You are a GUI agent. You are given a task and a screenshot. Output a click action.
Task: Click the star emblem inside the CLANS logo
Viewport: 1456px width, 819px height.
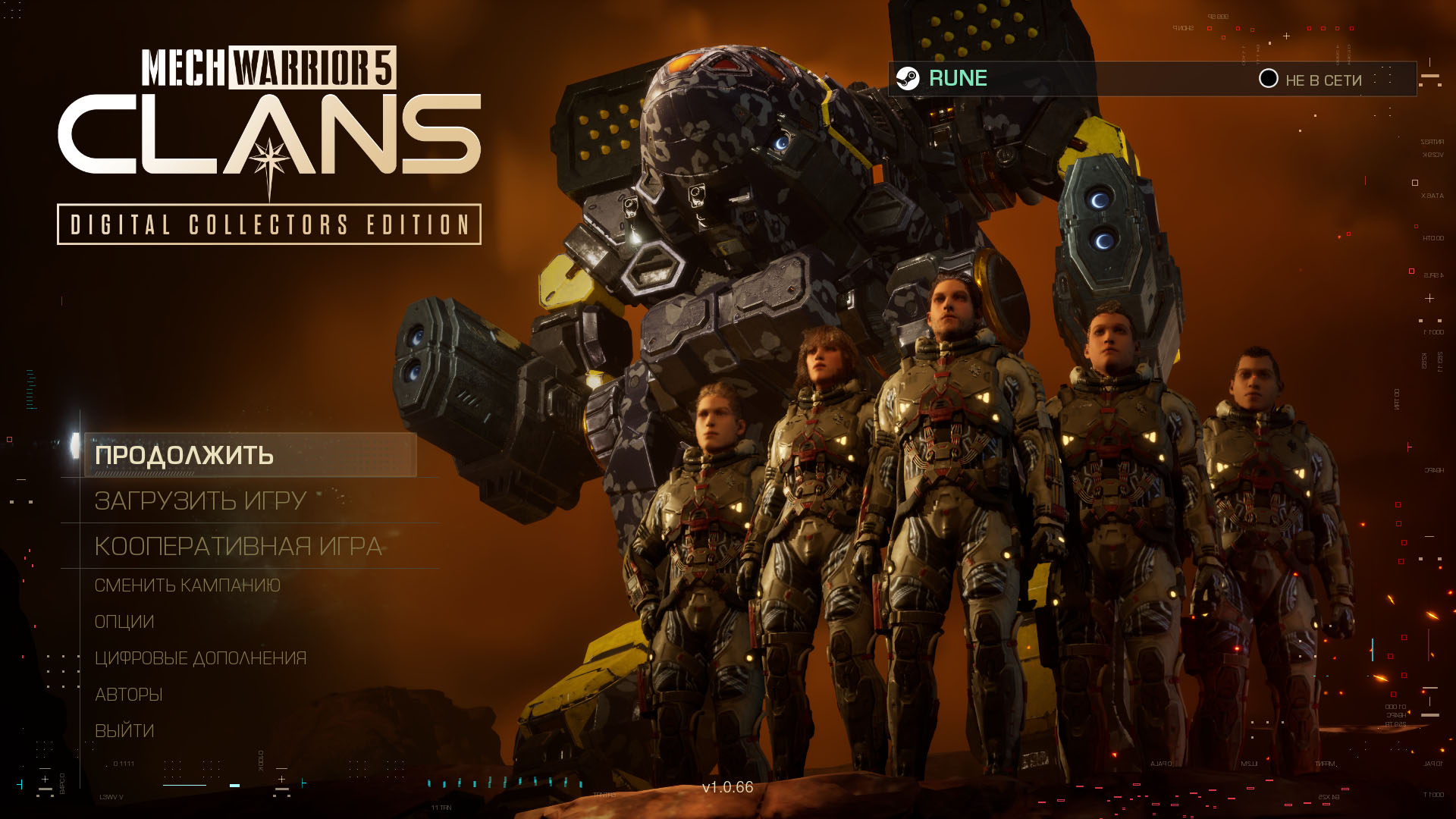(269, 159)
